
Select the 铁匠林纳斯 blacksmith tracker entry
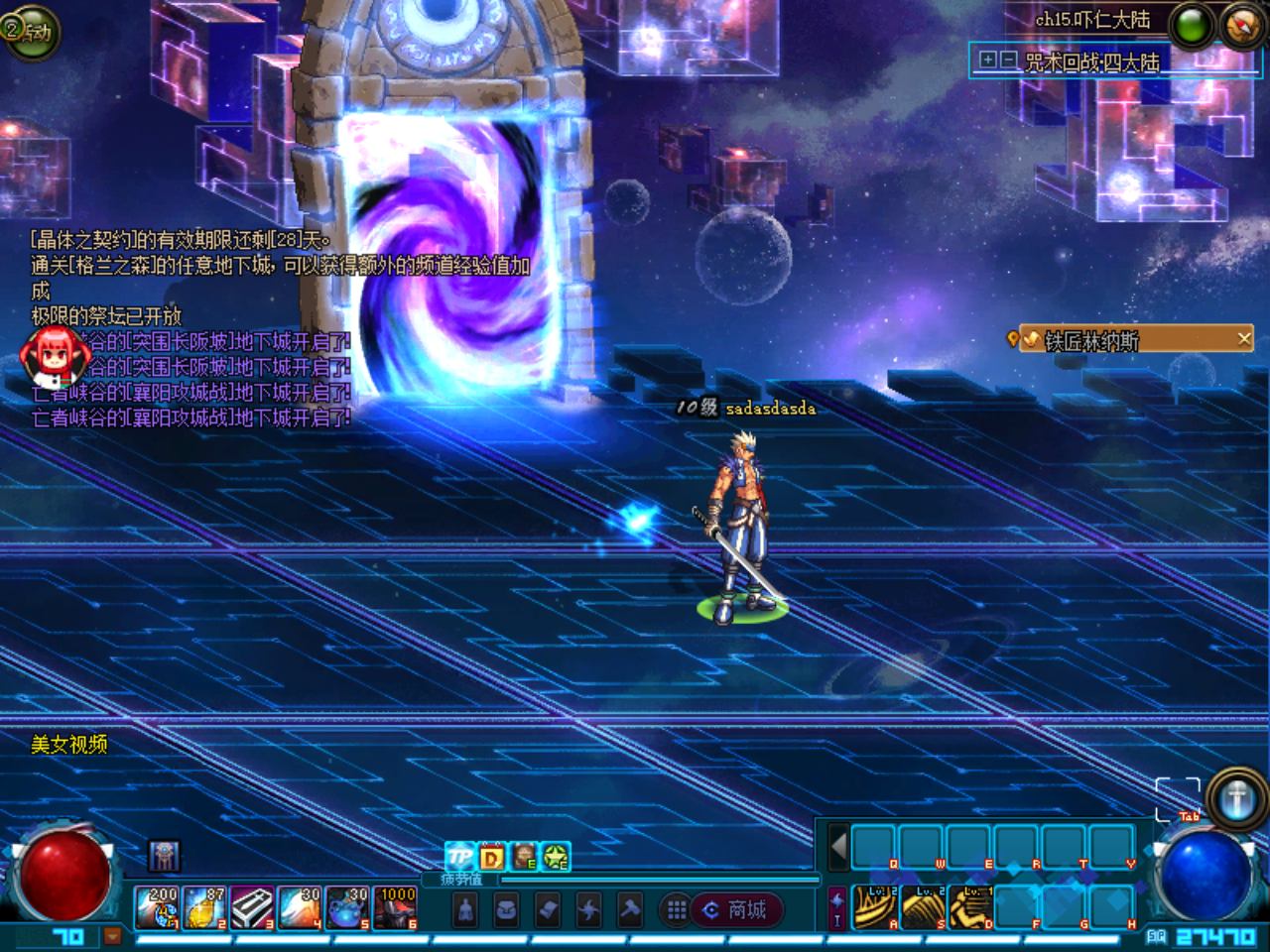pyautogui.click(x=1091, y=341)
